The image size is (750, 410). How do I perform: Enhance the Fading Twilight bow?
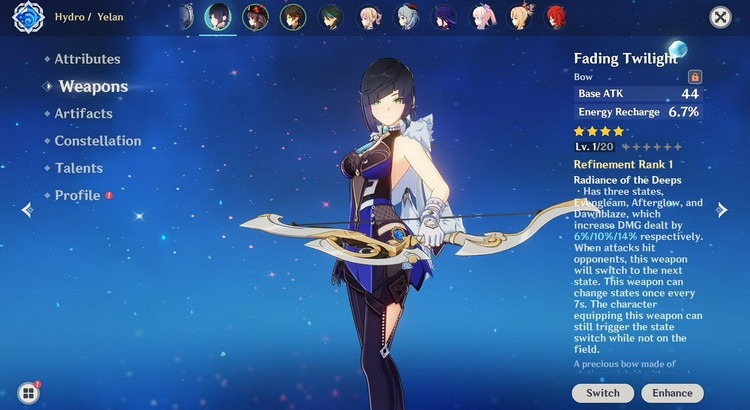coord(672,393)
